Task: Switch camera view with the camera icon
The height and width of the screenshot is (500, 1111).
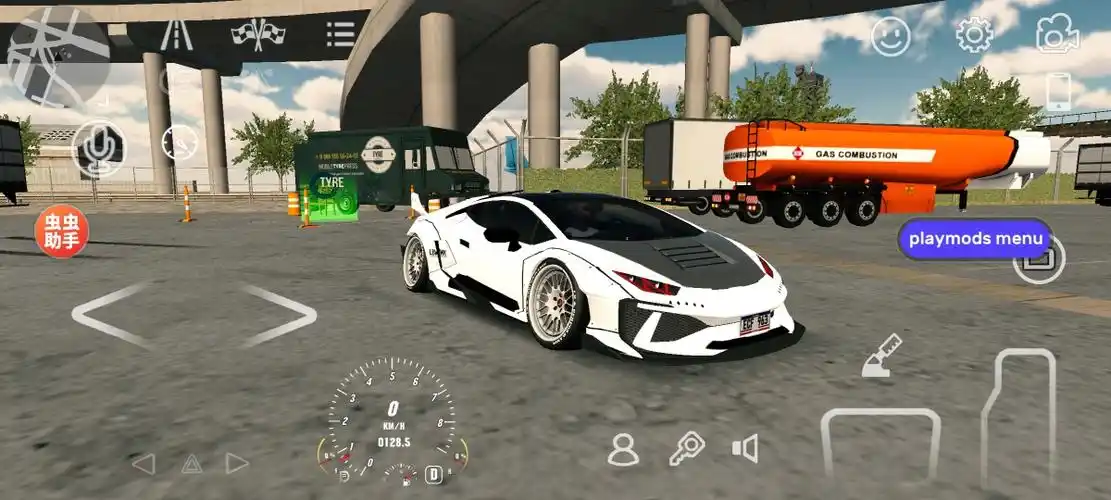Action: pos(1057,36)
